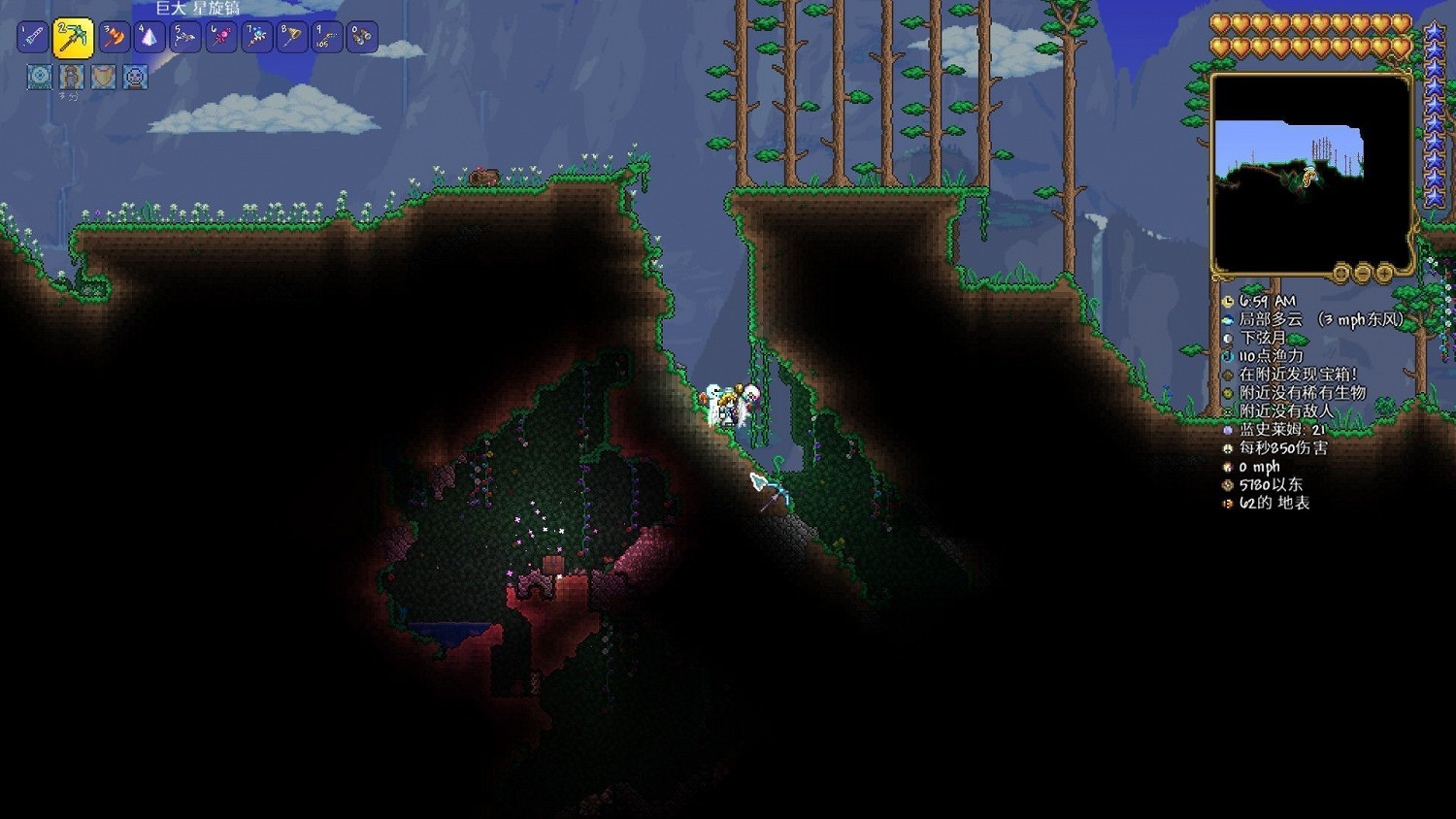1456x819 pixels.
Task: Click the weapon in hotbar slot 1
Action: click(x=31, y=38)
